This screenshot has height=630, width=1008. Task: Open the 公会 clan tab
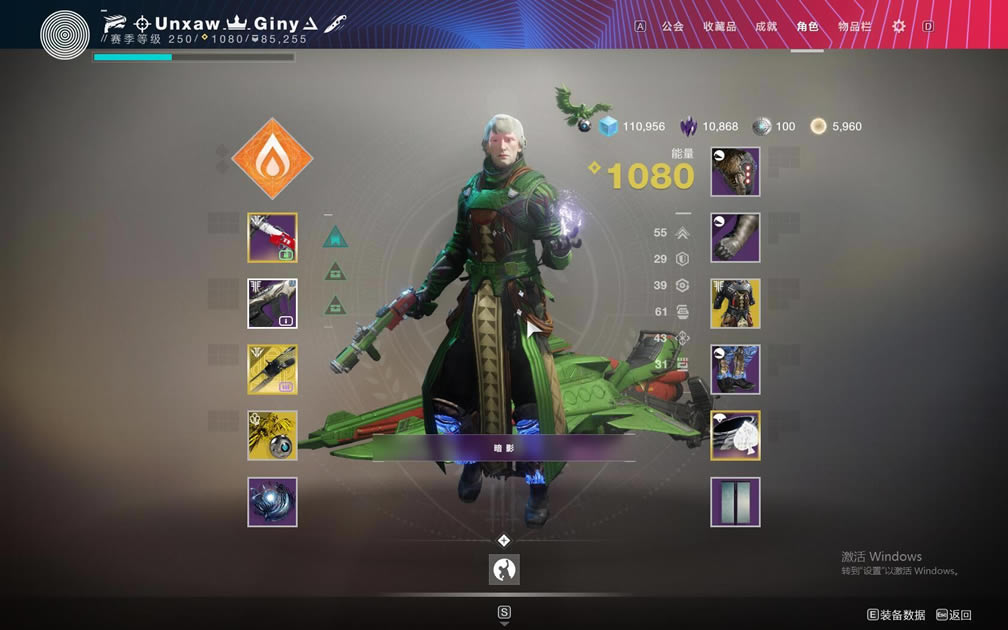click(x=672, y=26)
